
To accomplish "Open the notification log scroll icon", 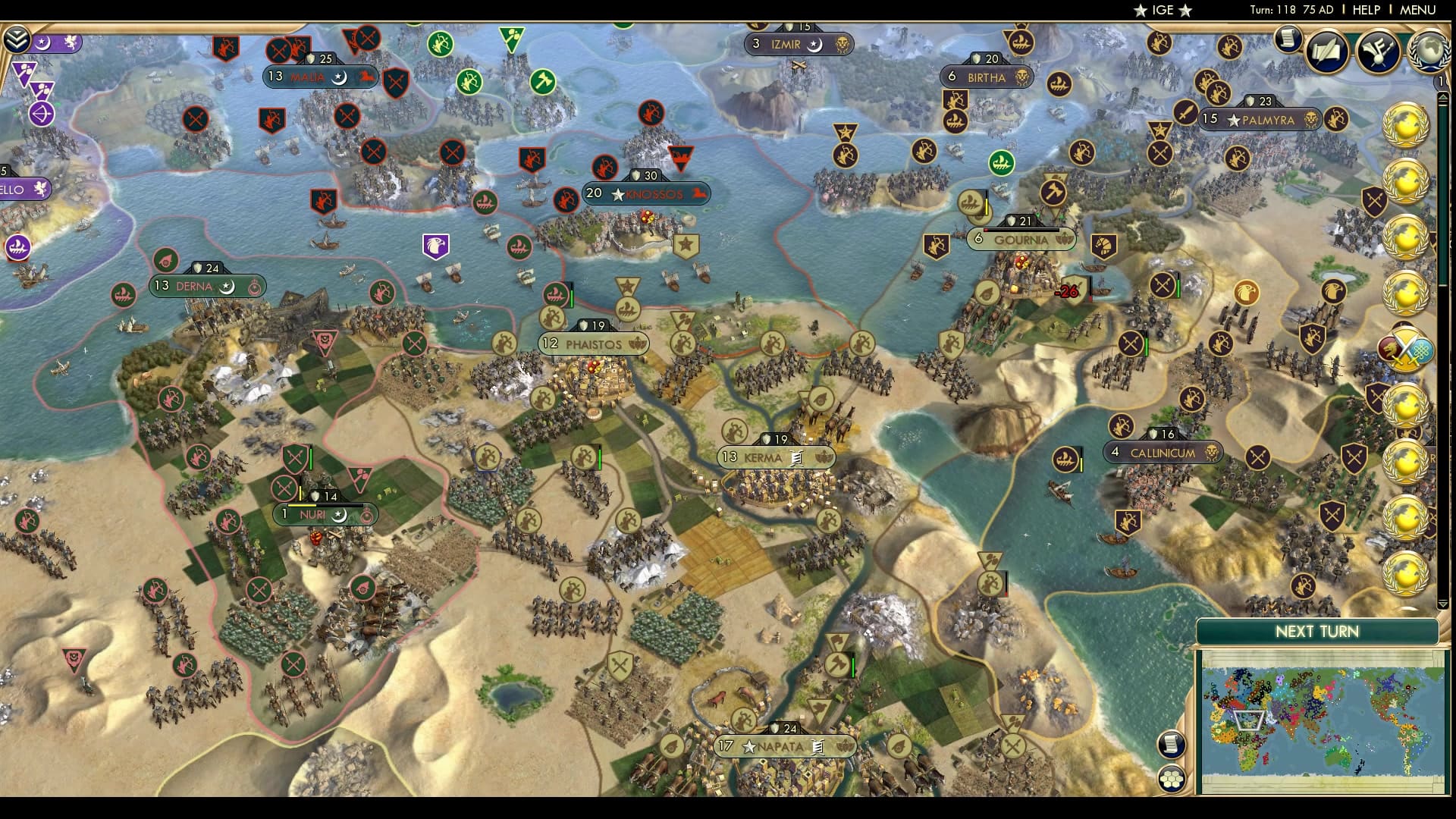I will coord(1287,39).
